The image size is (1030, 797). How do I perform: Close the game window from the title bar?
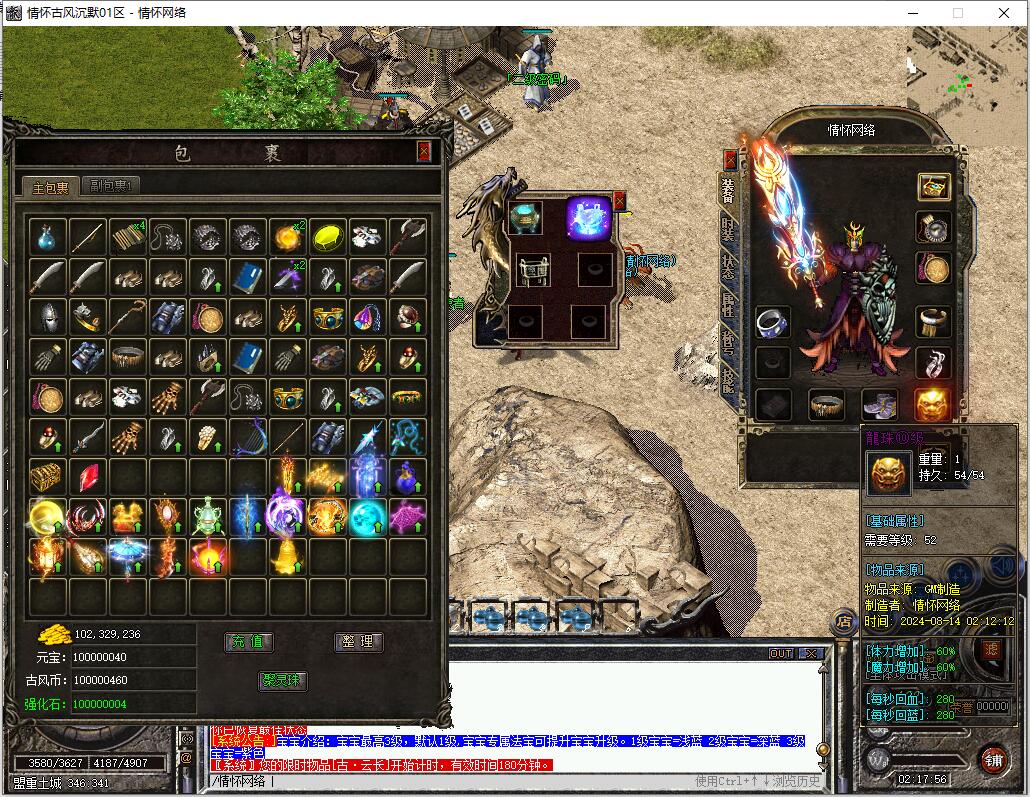[1004, 13]
